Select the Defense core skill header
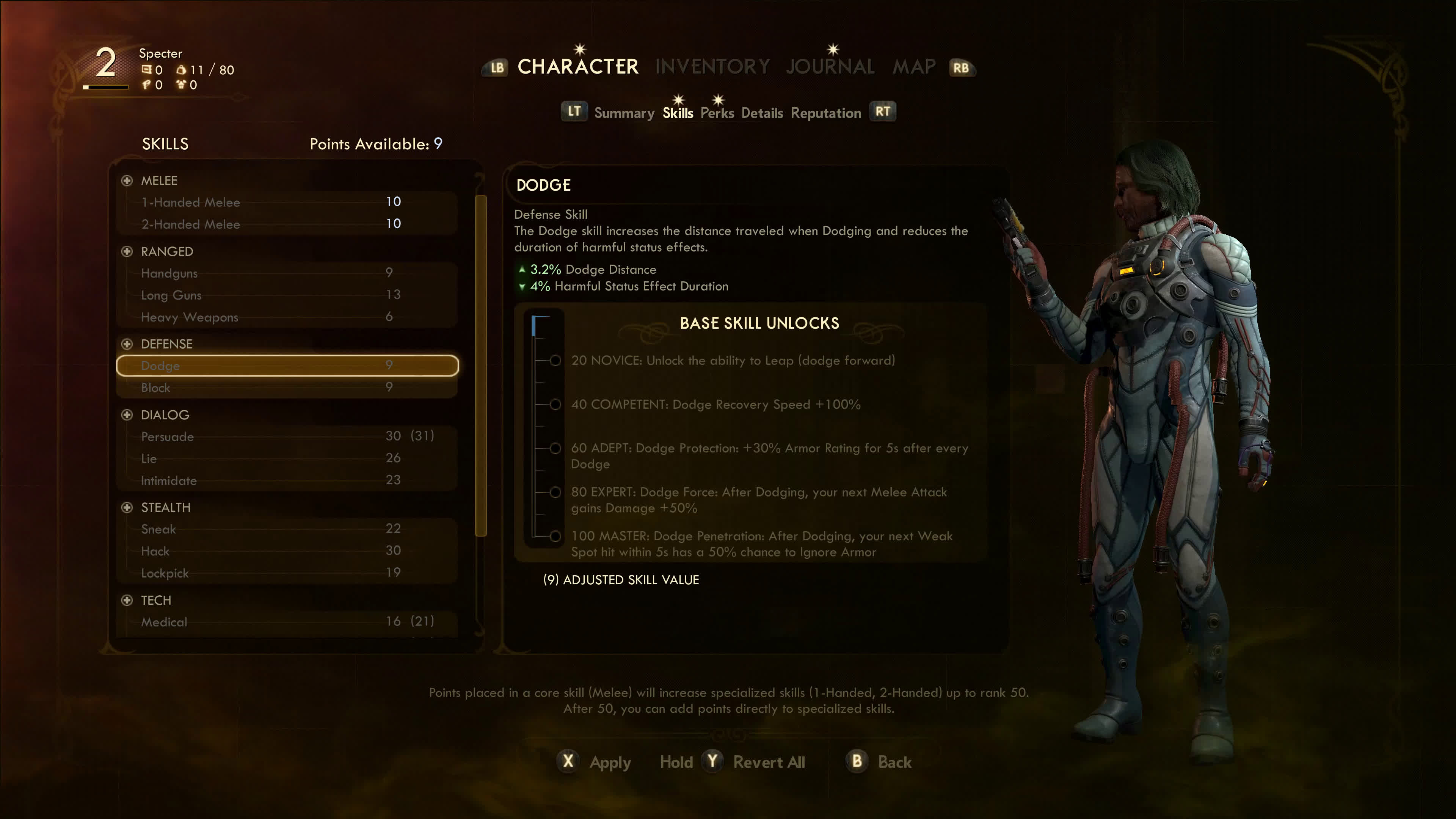 tap(166, 344)
